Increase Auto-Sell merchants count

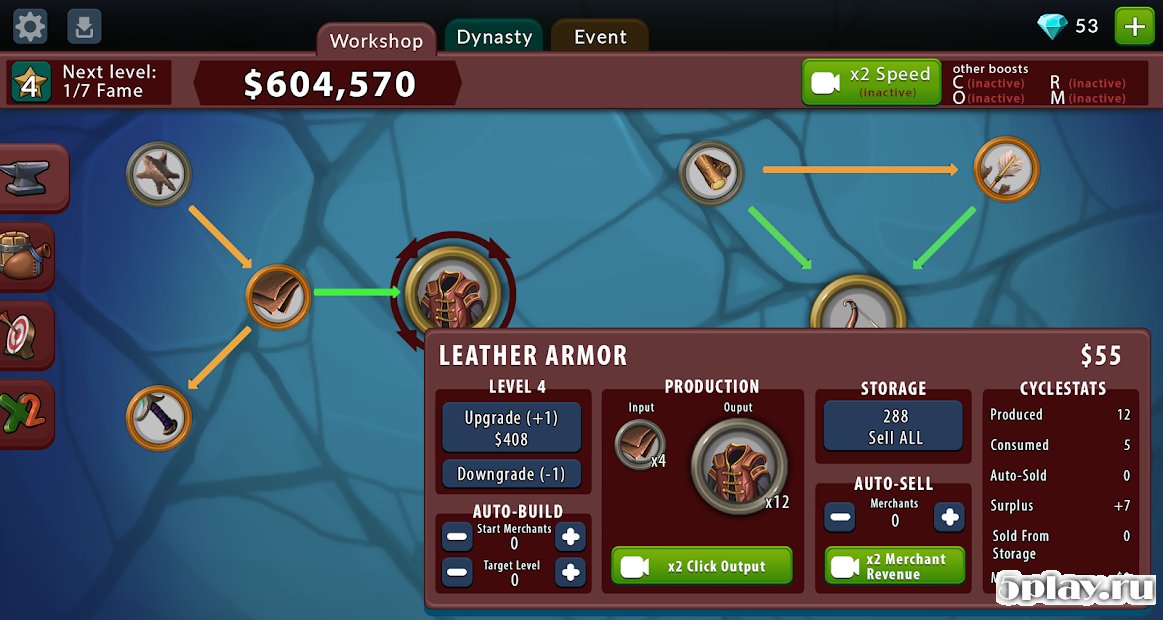[948, 518]
